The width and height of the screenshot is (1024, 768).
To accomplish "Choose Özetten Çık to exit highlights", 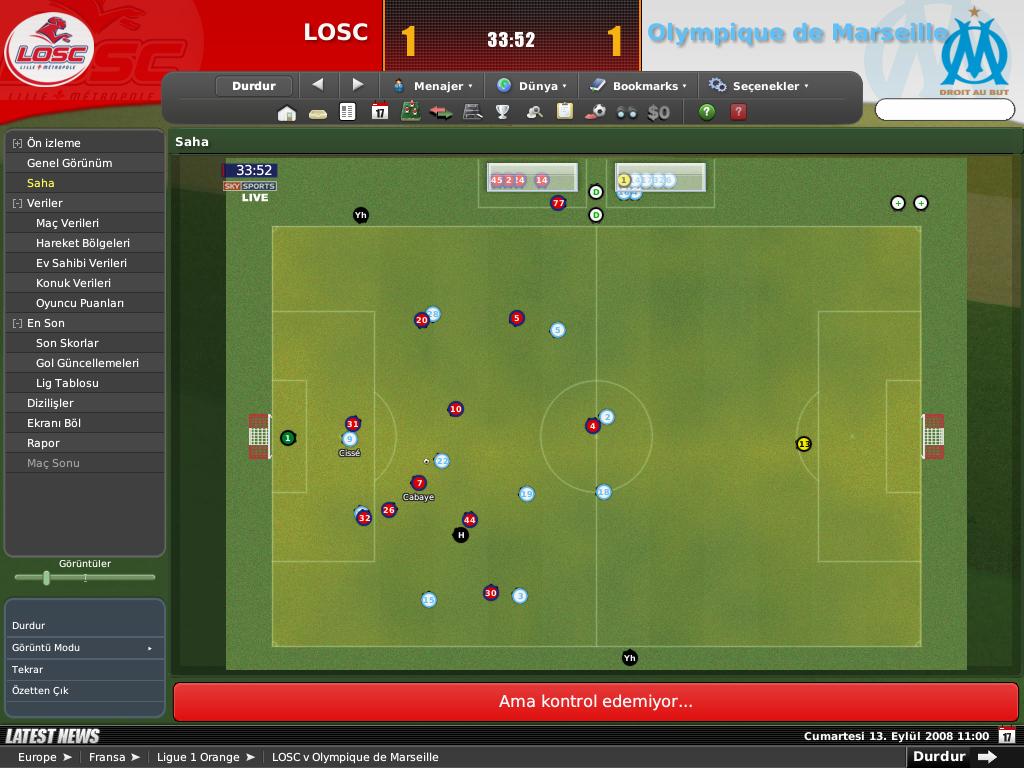I will [40, 691].
